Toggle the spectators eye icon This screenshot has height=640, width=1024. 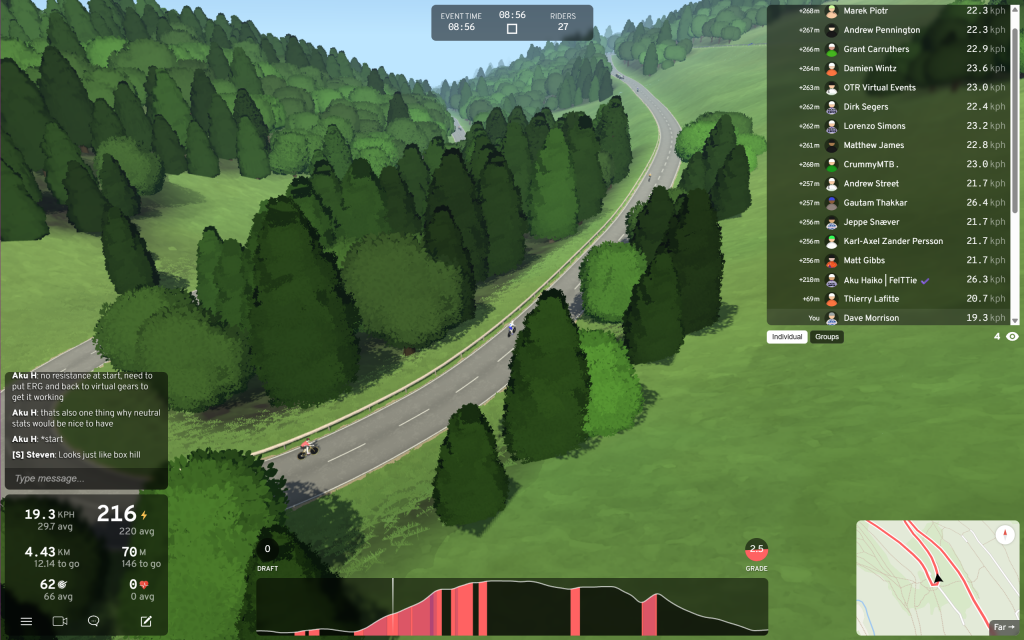coord(1012,337)
